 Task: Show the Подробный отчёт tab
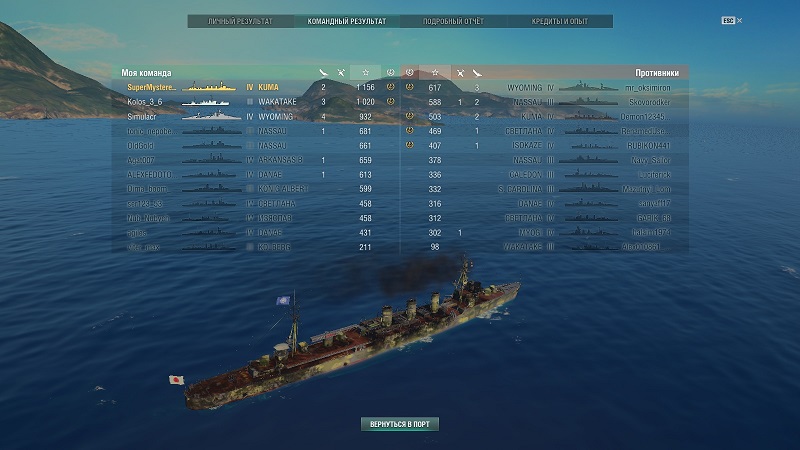452,20
